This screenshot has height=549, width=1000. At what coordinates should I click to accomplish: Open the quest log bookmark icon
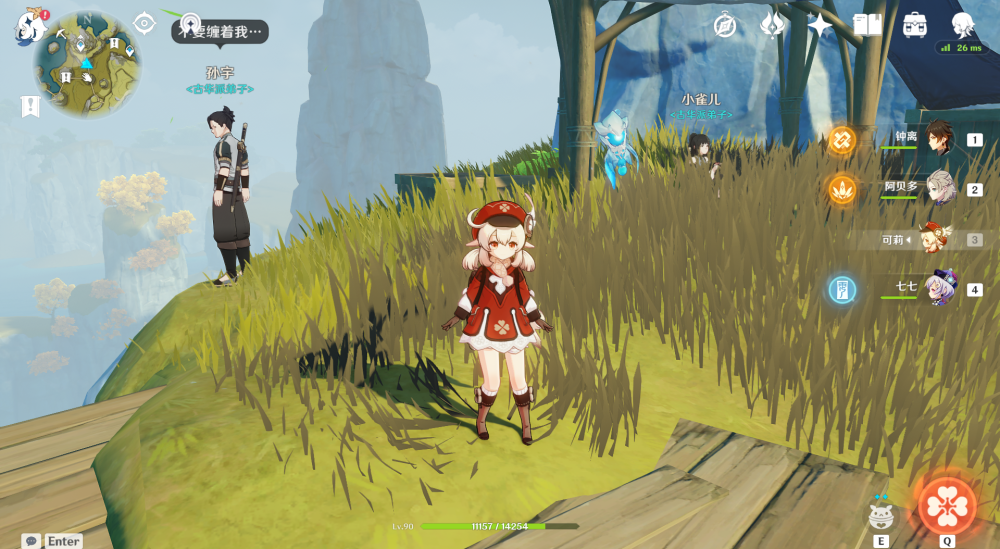29,106
